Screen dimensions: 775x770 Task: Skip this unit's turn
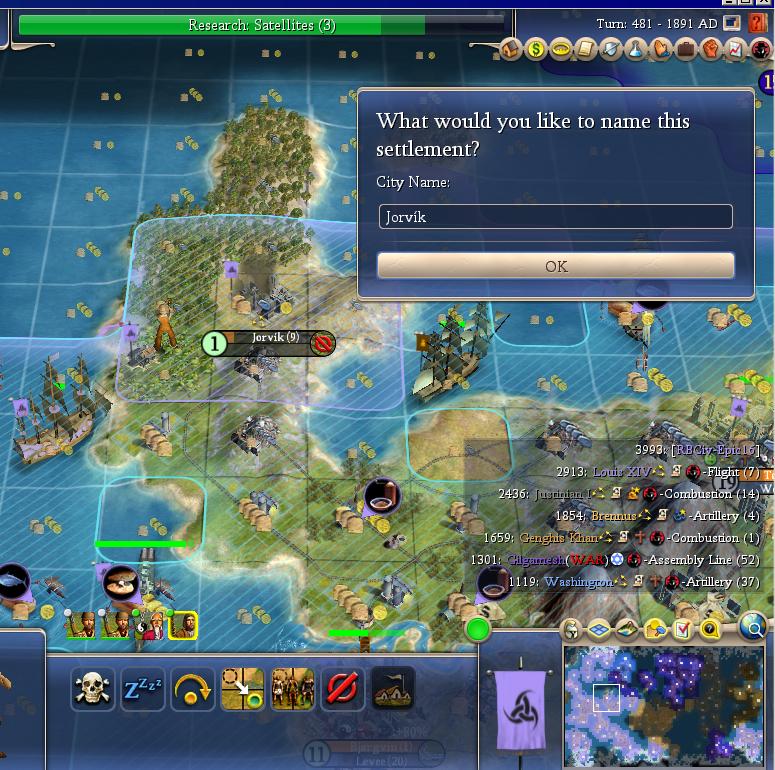pyautogui.click(x=192, y=688)
